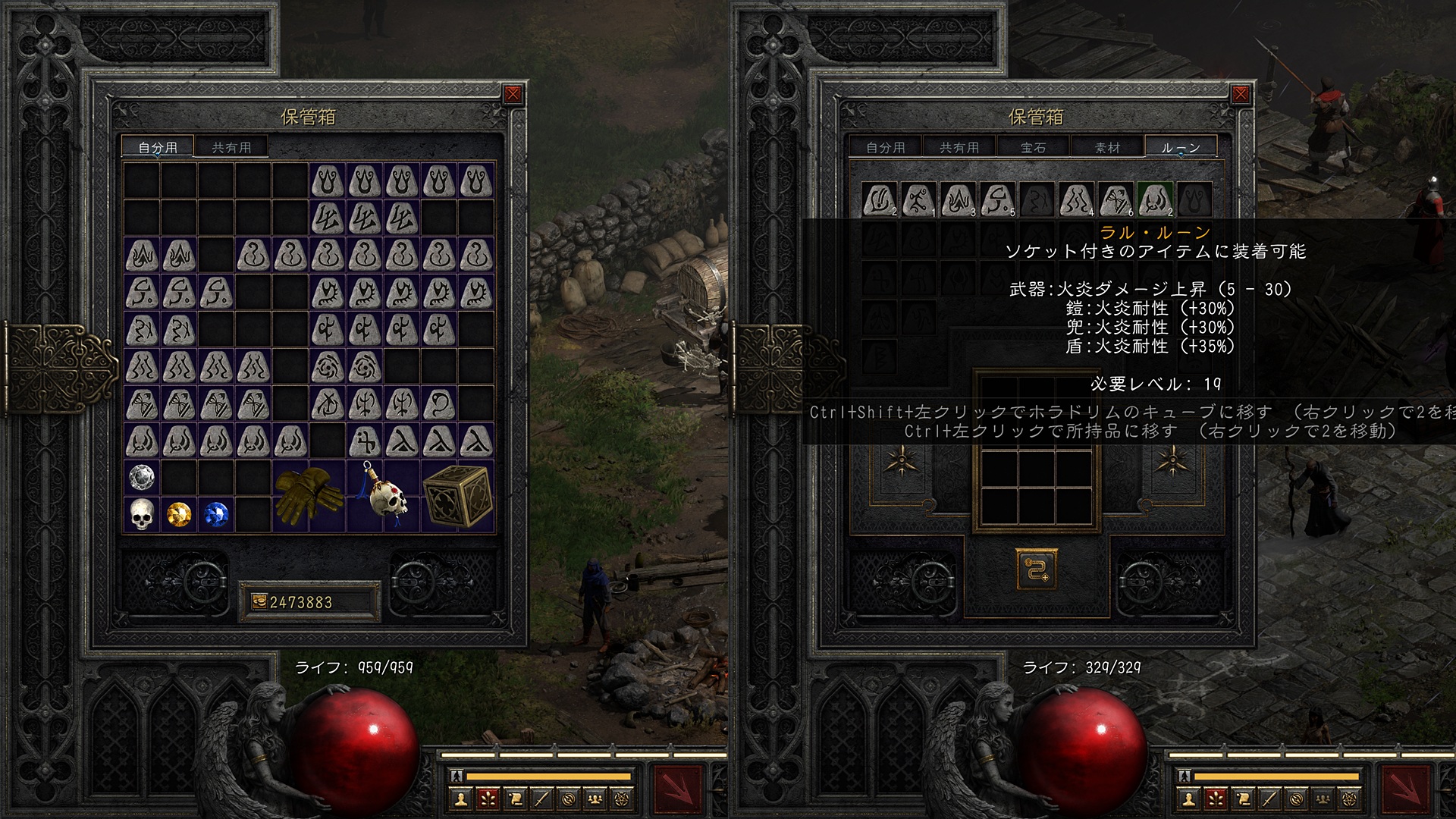The image size is (1456, 819).
Task: Select the 素材 materials tab
Action: point(1107,147)
